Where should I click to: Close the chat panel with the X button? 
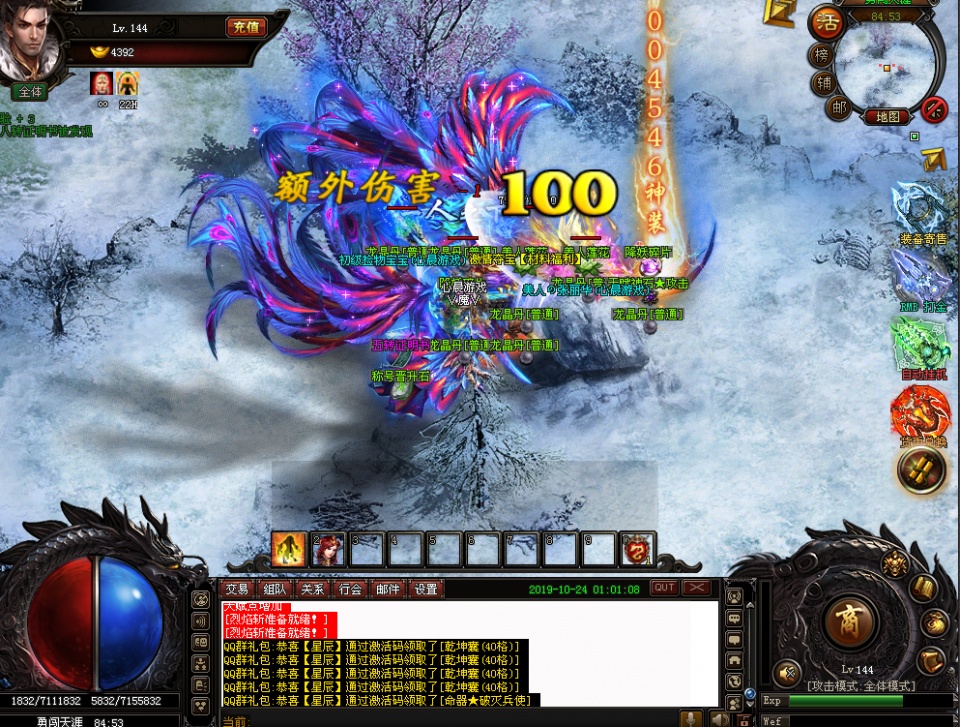(x=697, y=588)
